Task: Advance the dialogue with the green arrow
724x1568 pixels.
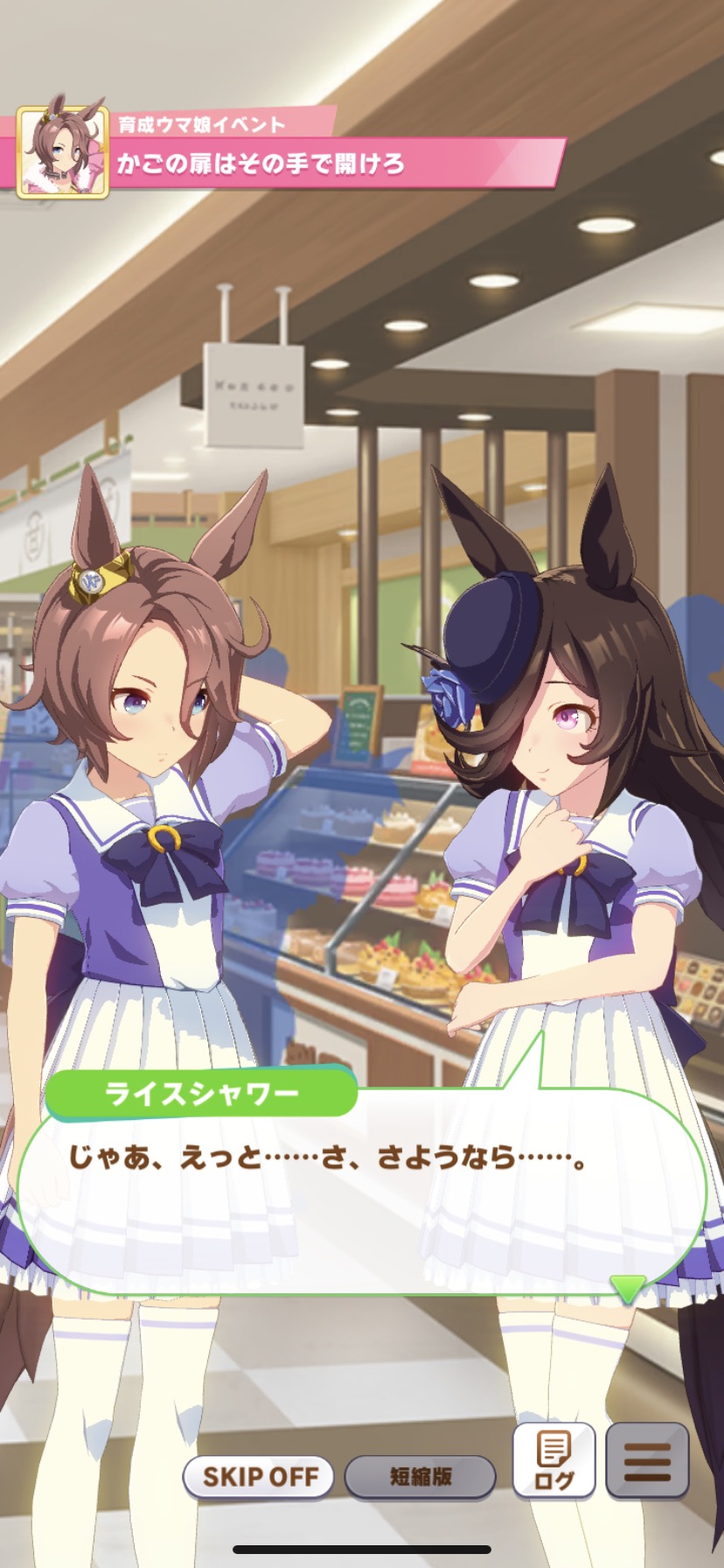Action: tap(627, 1287)
